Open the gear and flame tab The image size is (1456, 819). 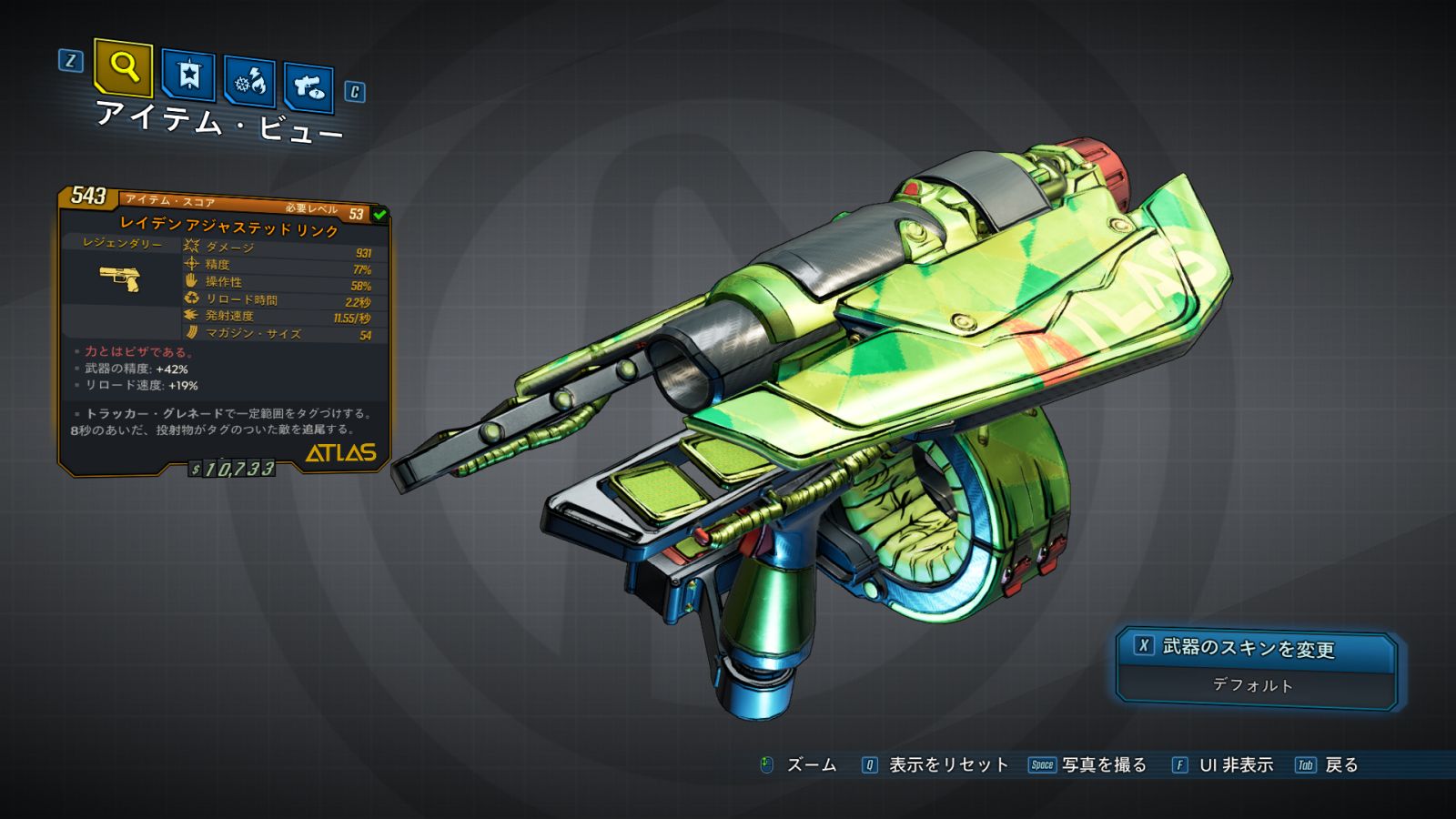coord(250,83)
